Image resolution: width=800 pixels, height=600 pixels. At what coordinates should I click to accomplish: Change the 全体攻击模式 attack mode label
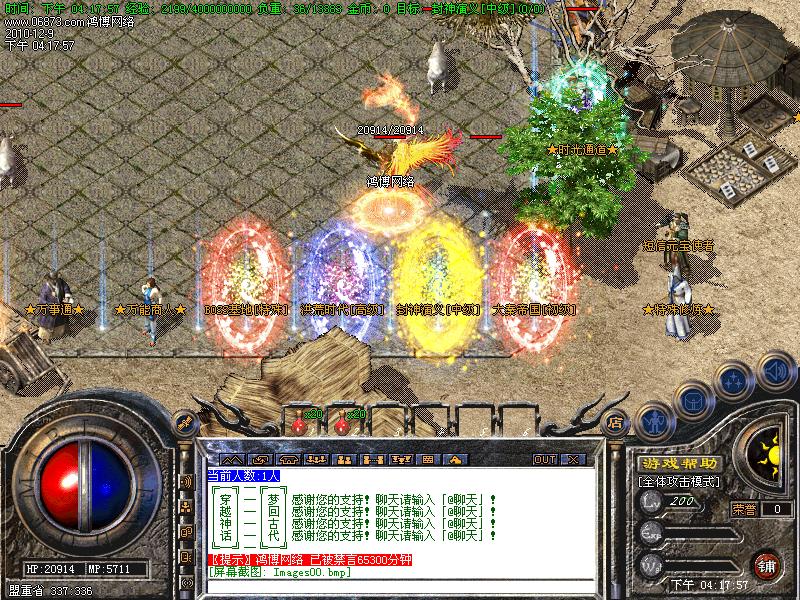click(676, 481)
